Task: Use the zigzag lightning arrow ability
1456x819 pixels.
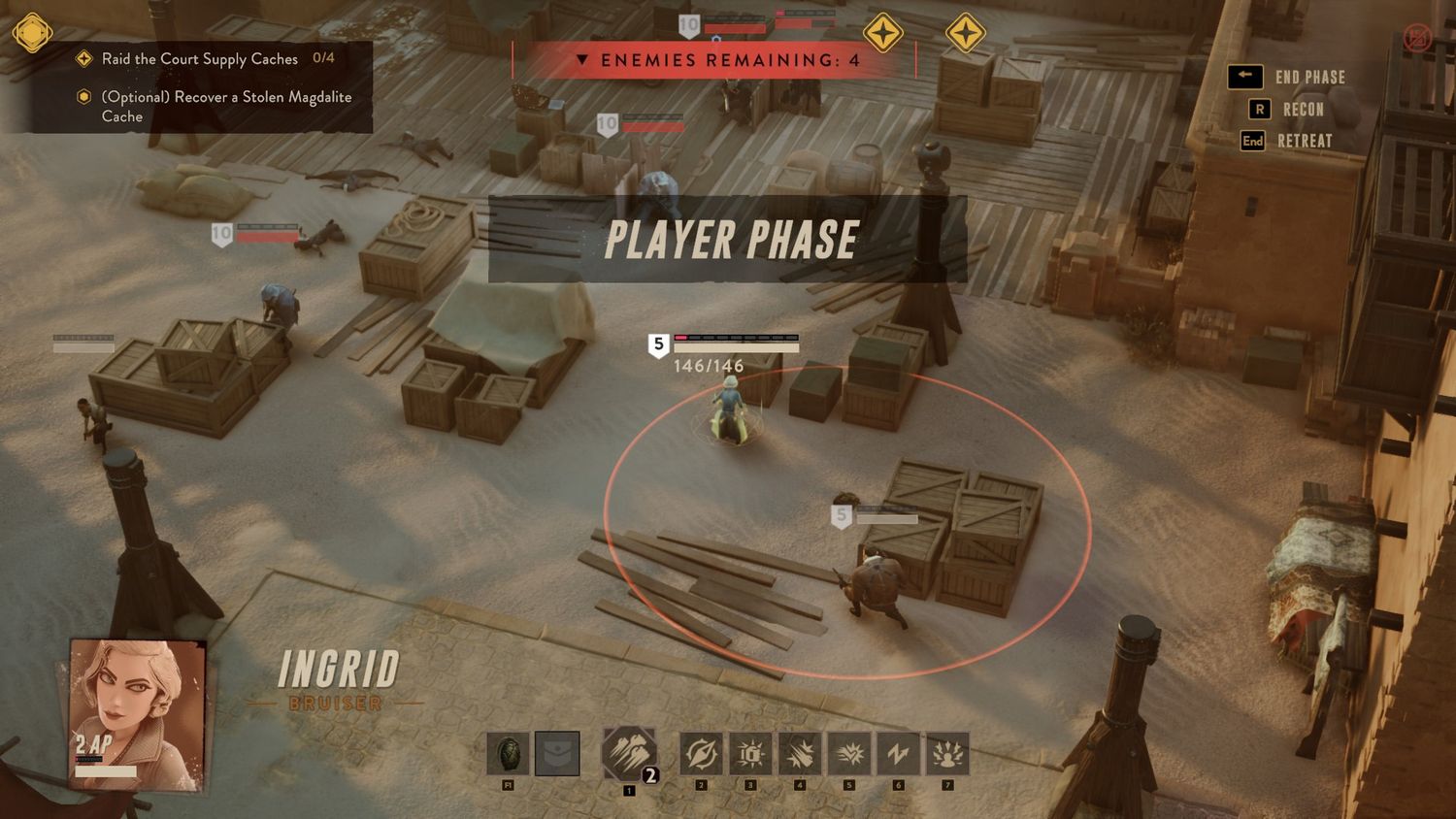Action: pyautogui.click(x=898, y=754)
